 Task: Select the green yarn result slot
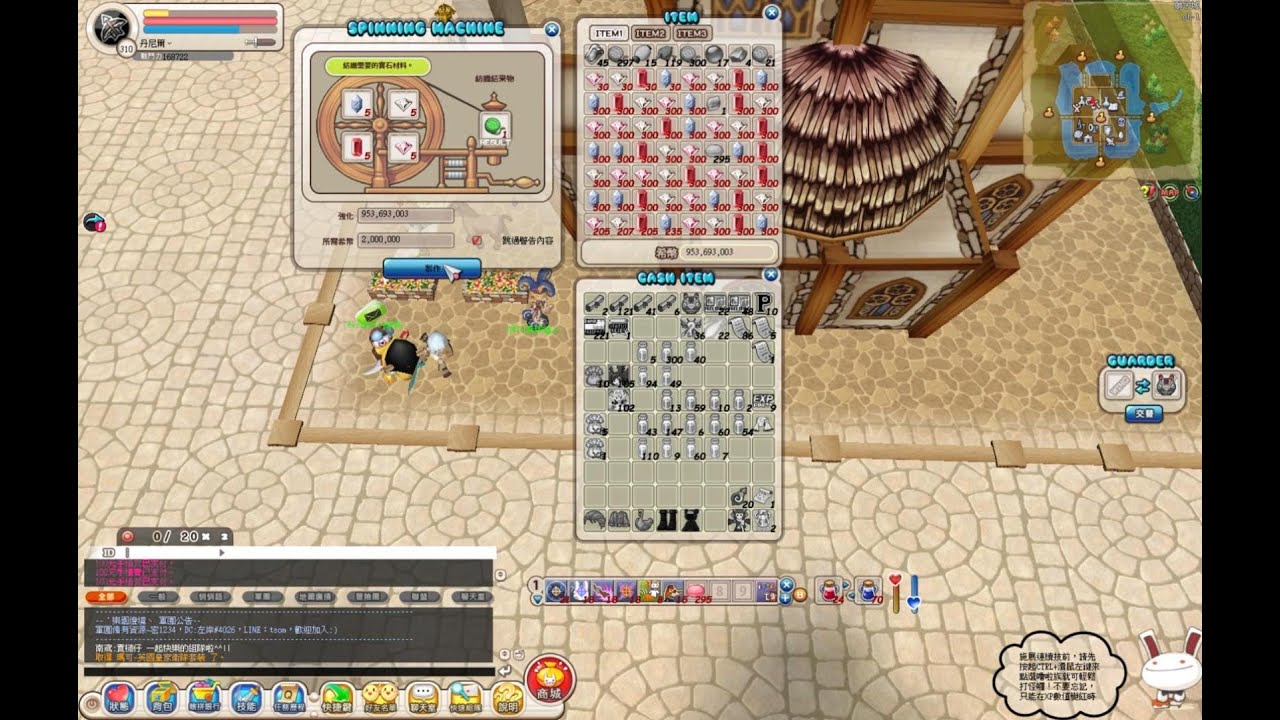[x=493, y=126]
